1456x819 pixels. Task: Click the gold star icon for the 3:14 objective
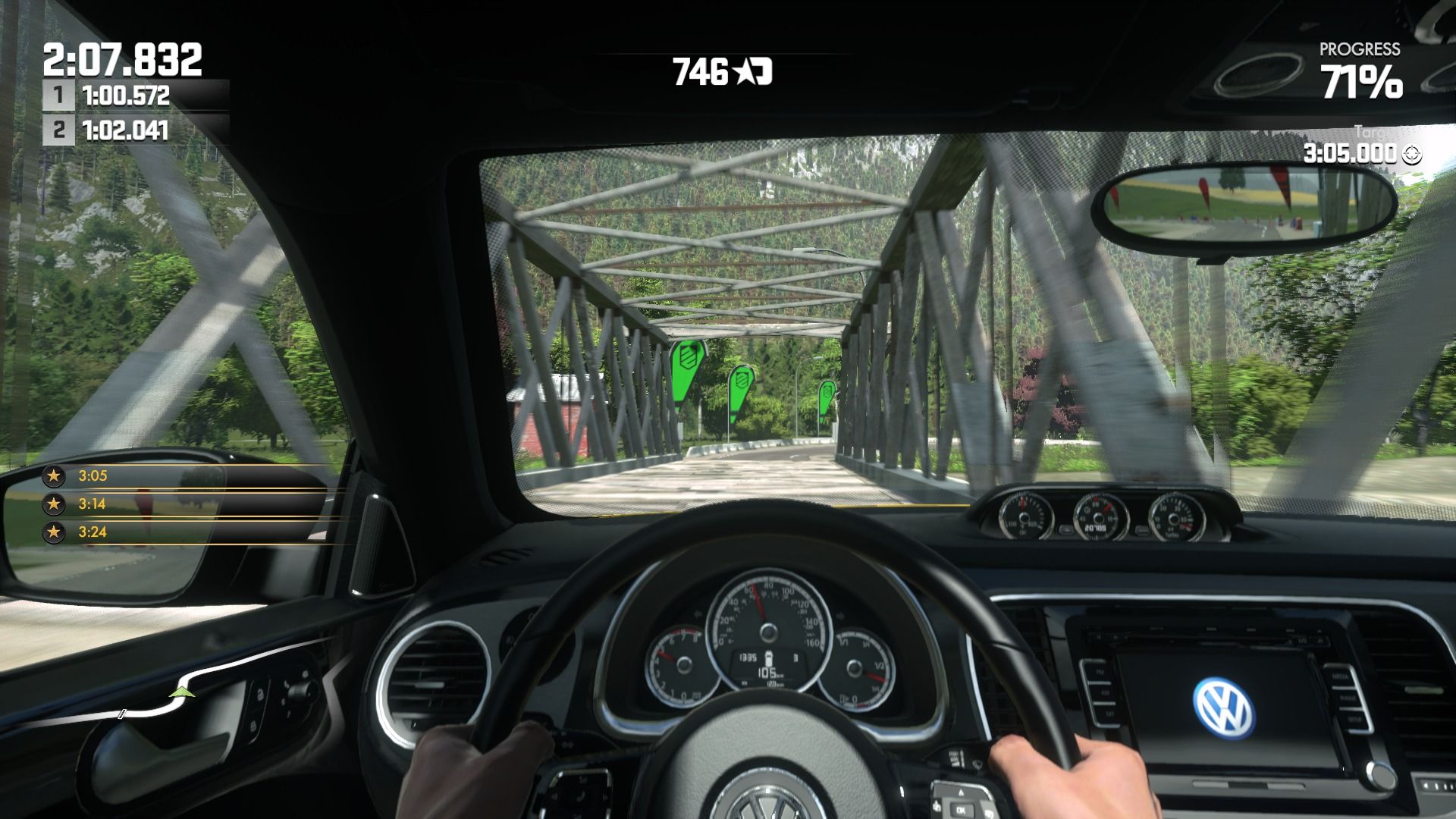pyautogui.click(x=53, y=503)
